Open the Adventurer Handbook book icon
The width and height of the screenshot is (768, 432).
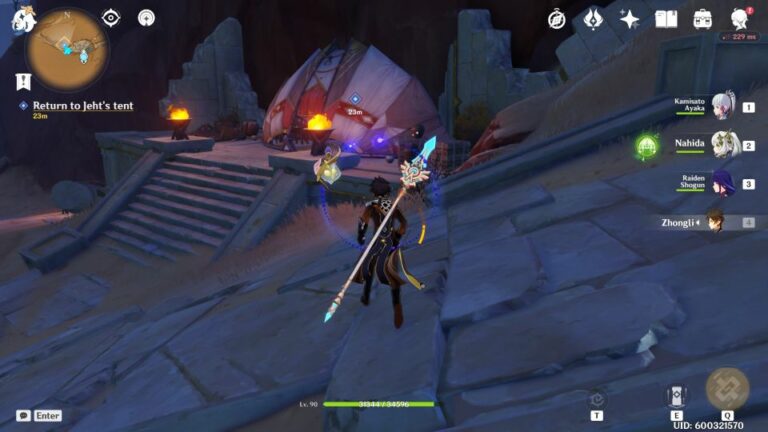(666, 19)
